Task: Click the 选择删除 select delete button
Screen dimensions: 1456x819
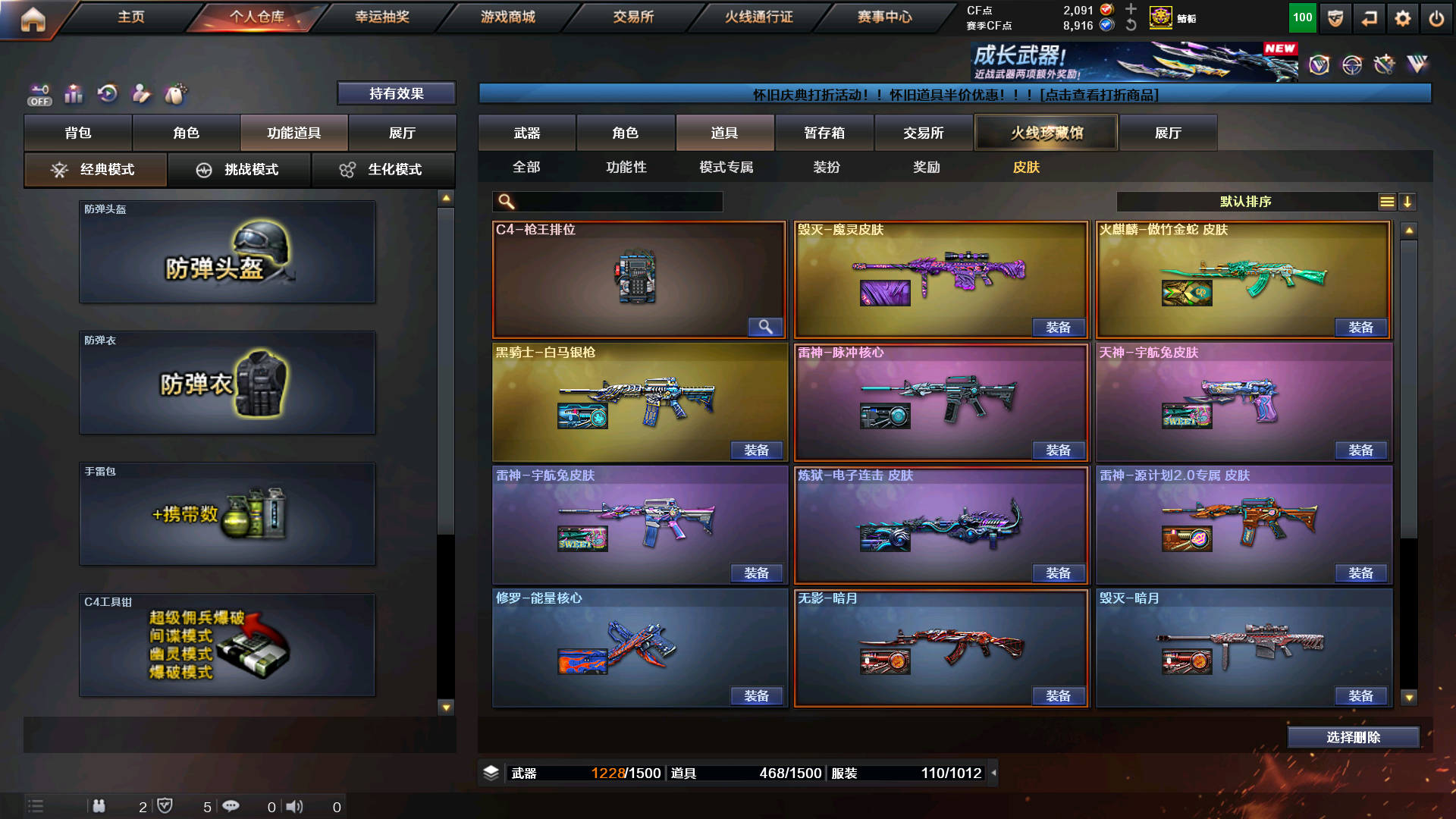Action: click(1353, 737)
